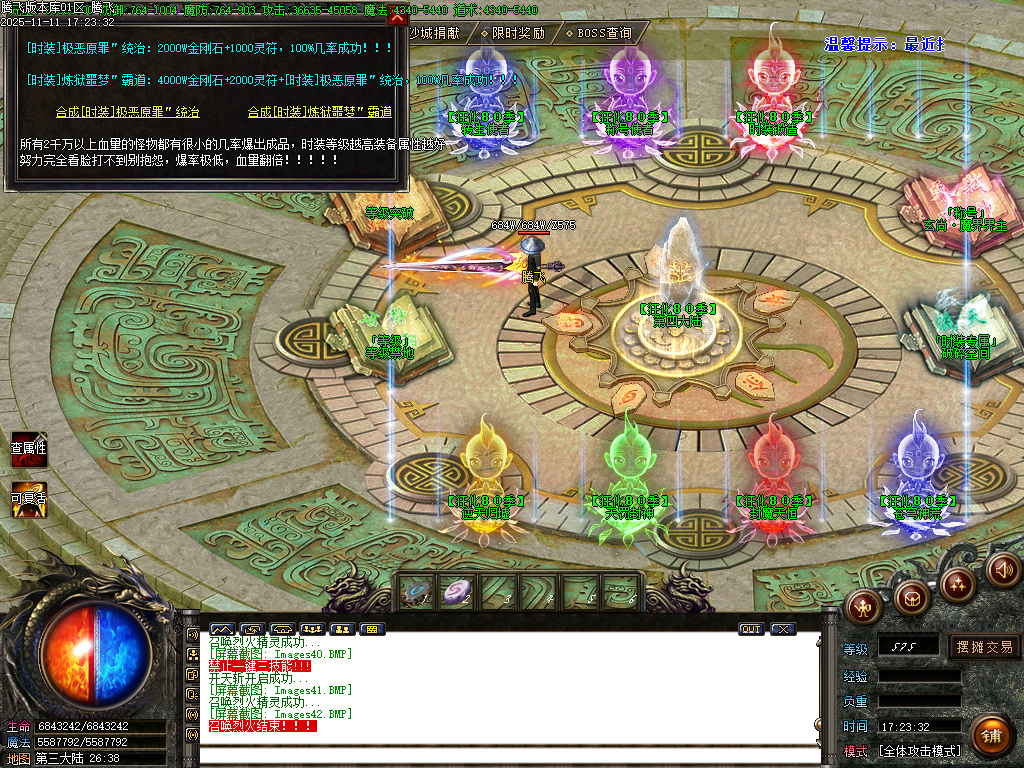
Task: Toggle the sound speaker button
Action: (x=1003, y=570)
